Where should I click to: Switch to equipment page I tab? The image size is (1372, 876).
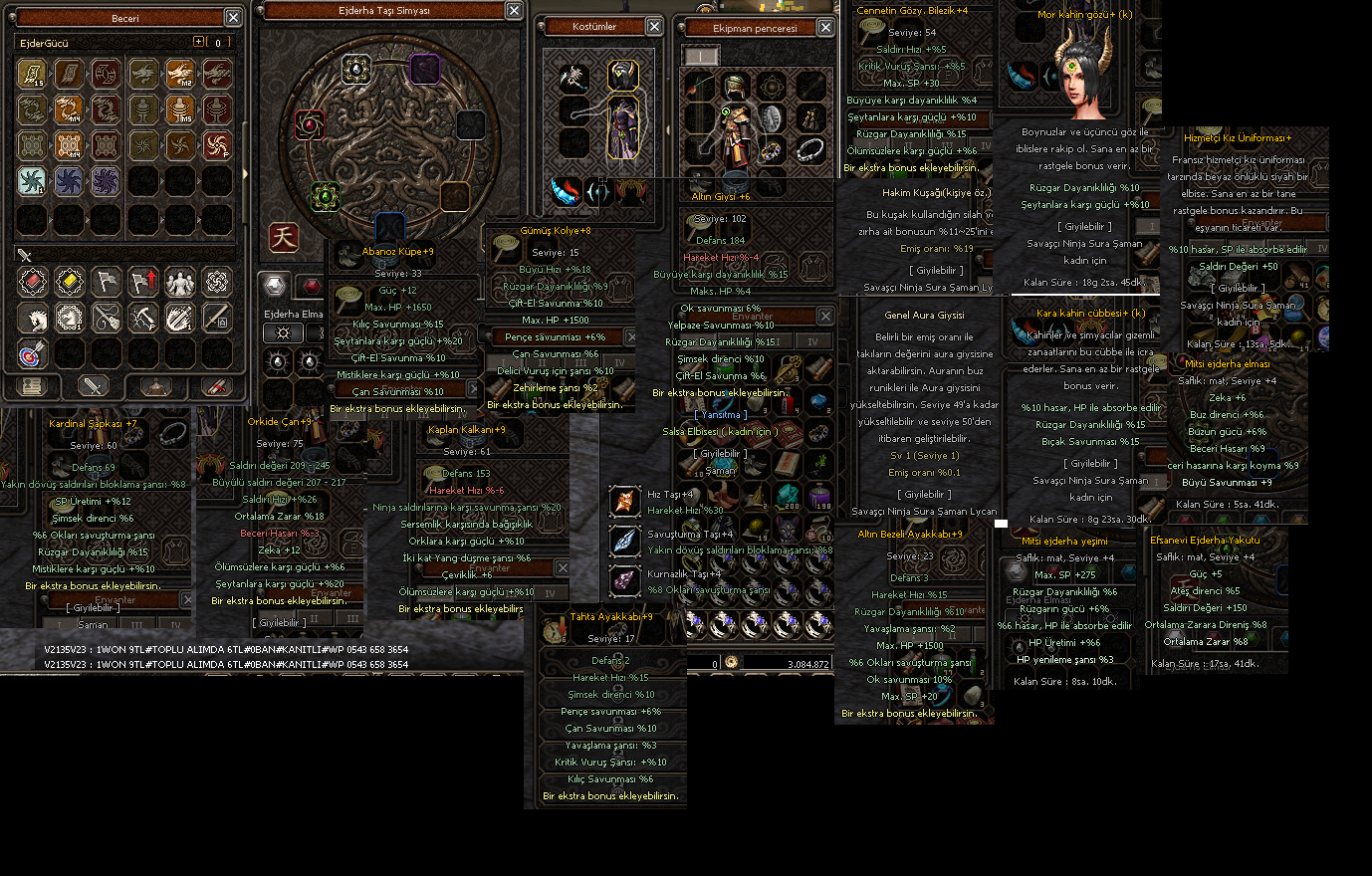[x=701, y=57]
